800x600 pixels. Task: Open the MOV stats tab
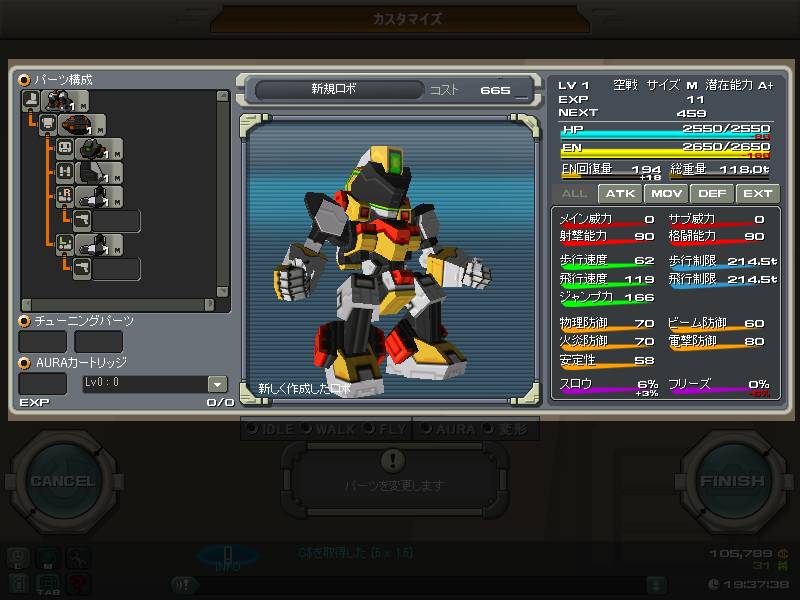[x=666, y=193]
